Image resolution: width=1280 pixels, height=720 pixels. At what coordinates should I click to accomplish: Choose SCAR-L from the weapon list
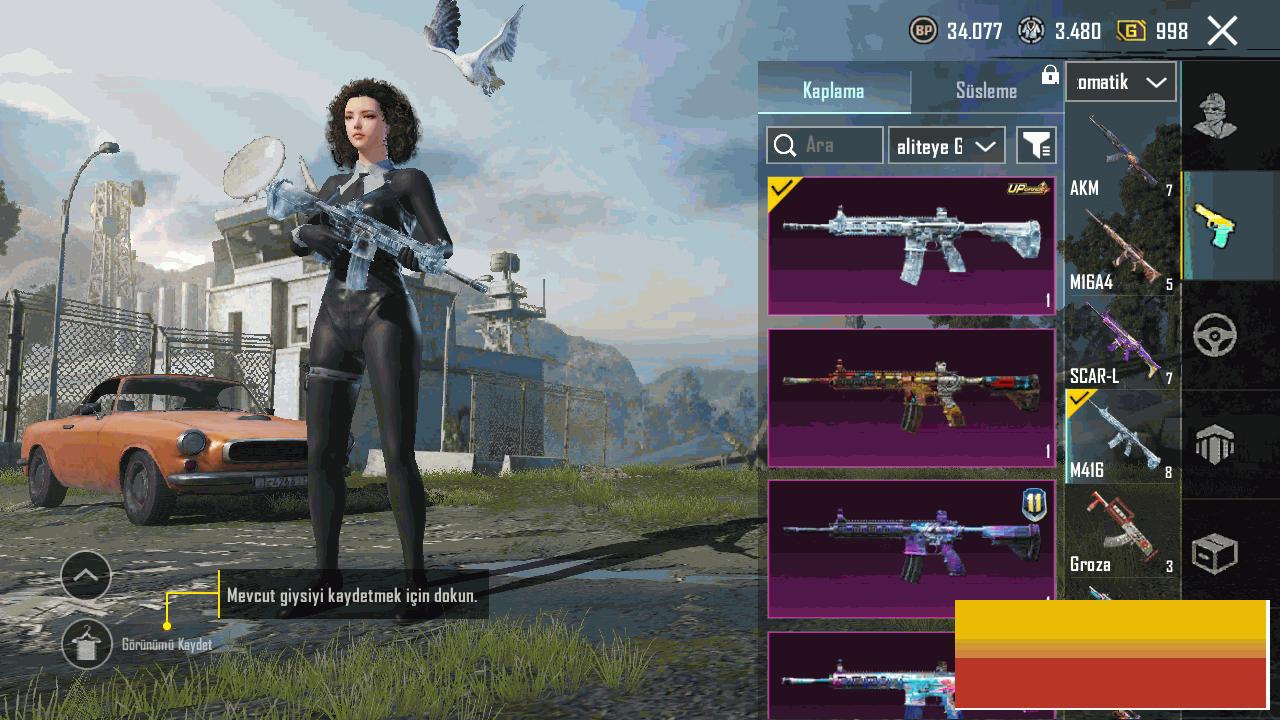[1122, 344]
